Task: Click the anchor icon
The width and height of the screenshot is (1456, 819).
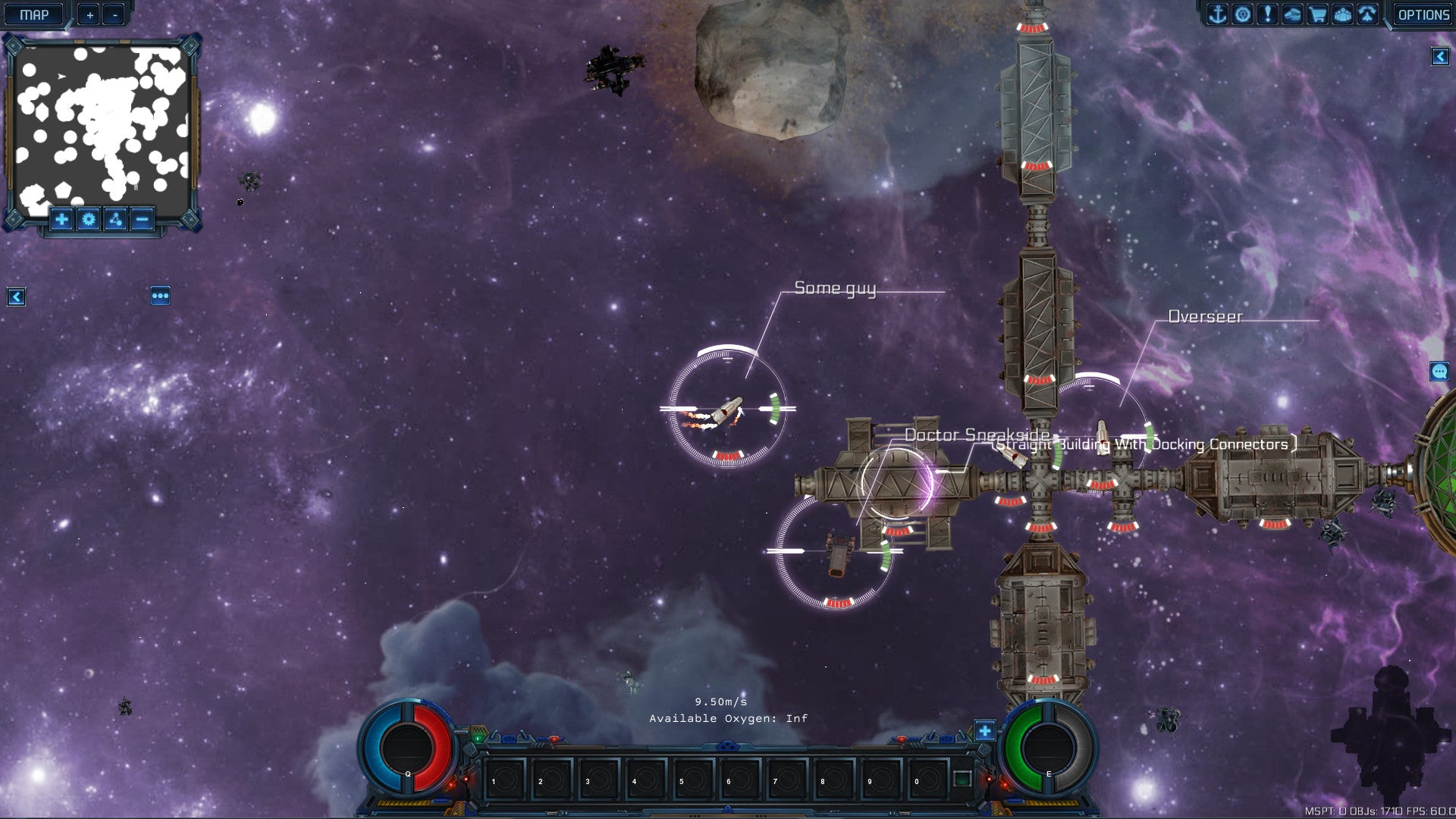Action: point(1217,14)
